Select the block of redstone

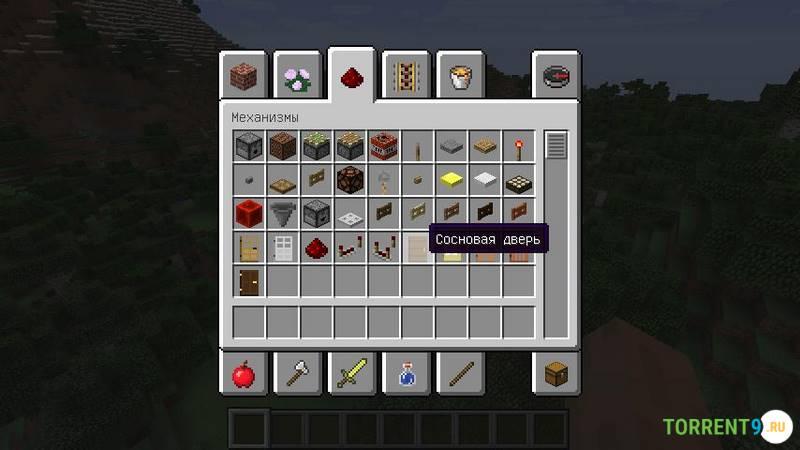[249, 213]
